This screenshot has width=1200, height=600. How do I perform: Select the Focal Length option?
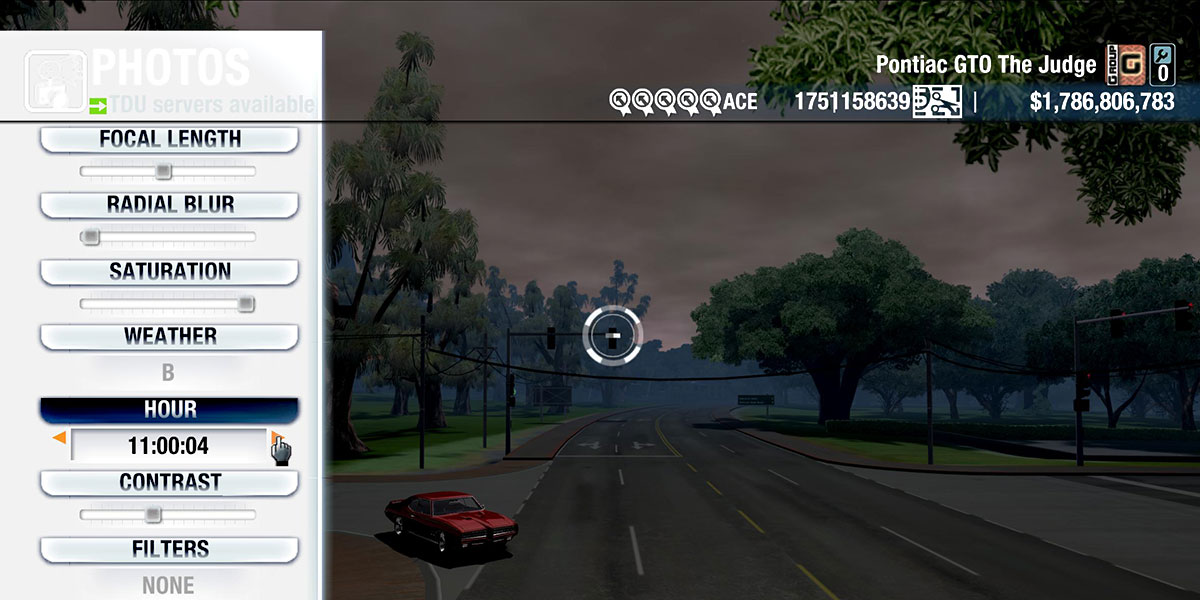[x=169, y=139]
